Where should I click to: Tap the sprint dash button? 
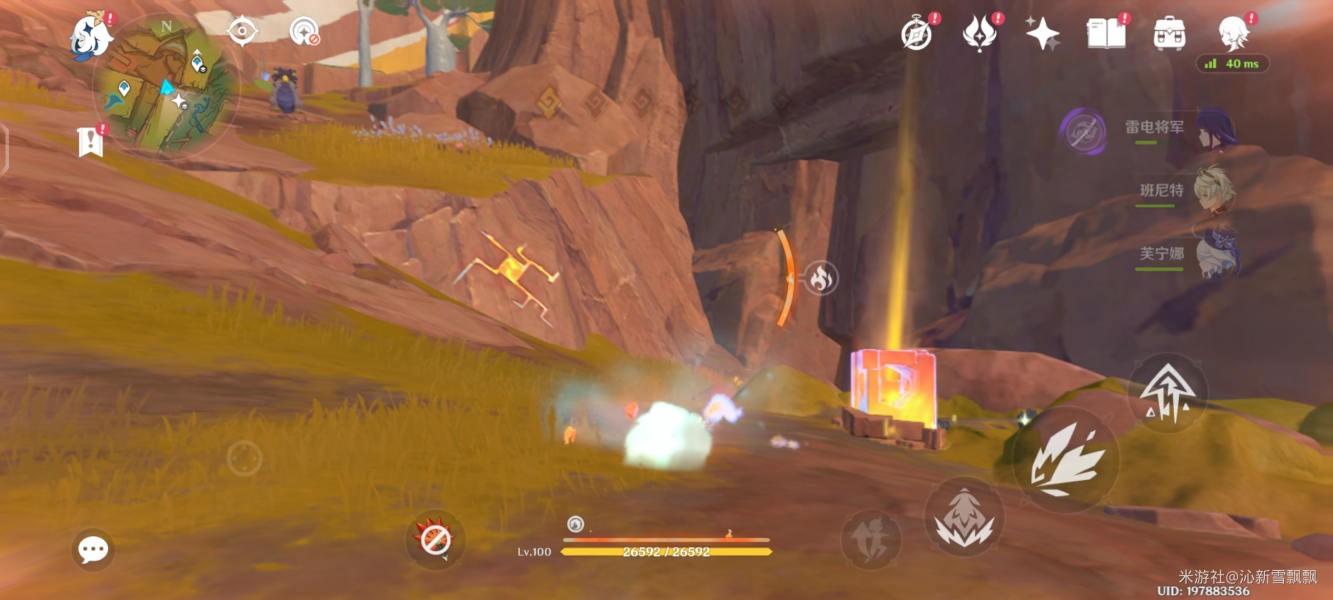click(x=871, y=540)
